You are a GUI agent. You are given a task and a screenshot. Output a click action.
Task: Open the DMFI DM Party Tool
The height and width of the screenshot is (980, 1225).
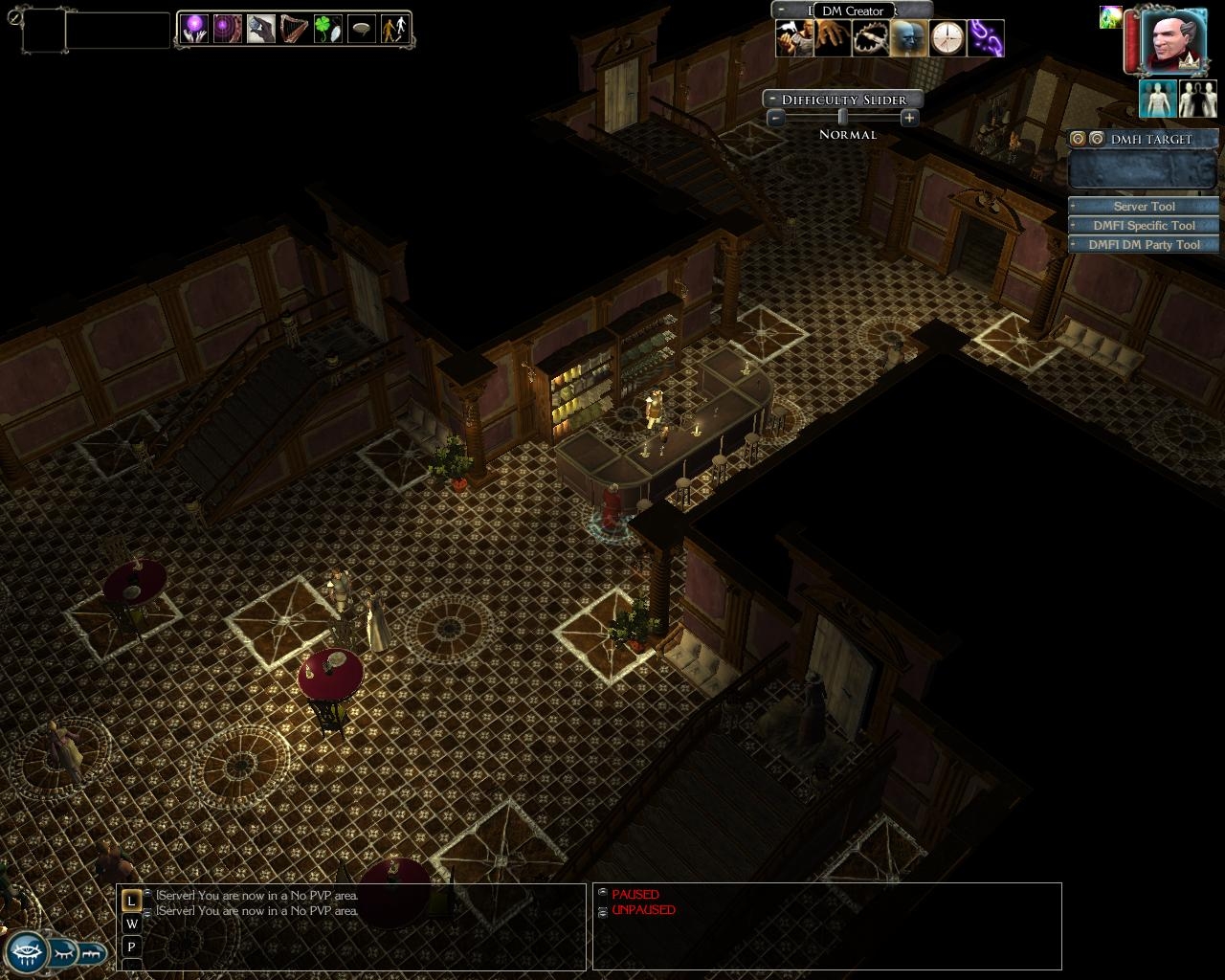point(1144,244)
